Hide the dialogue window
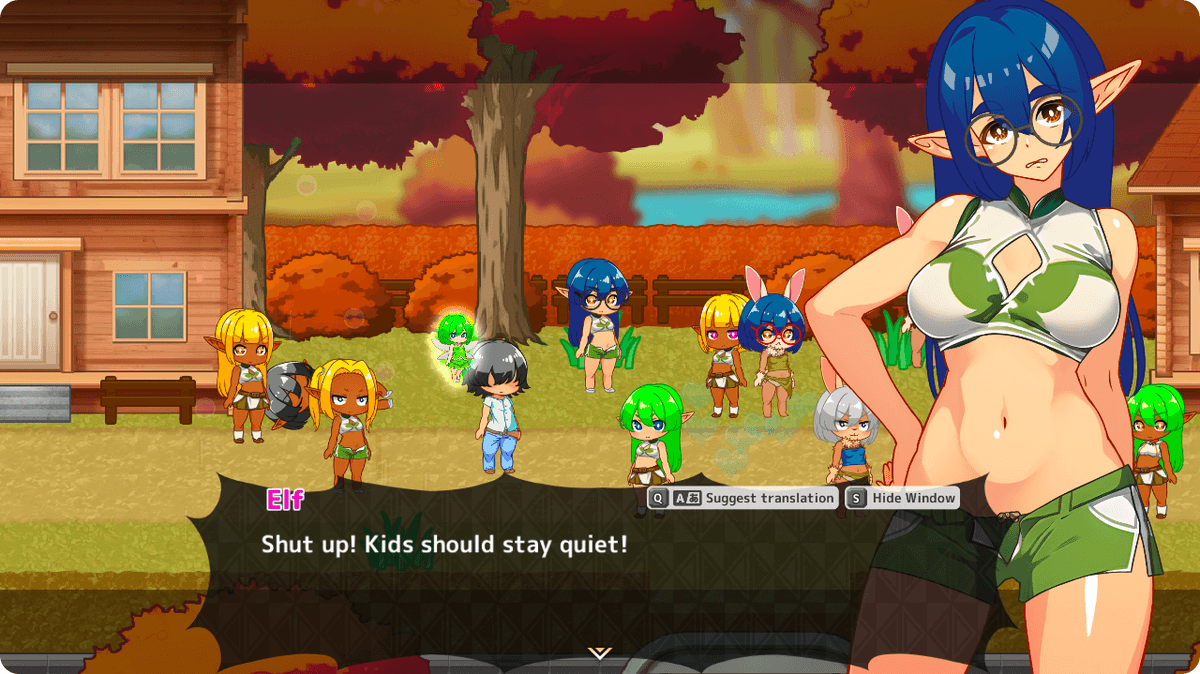 902,498
